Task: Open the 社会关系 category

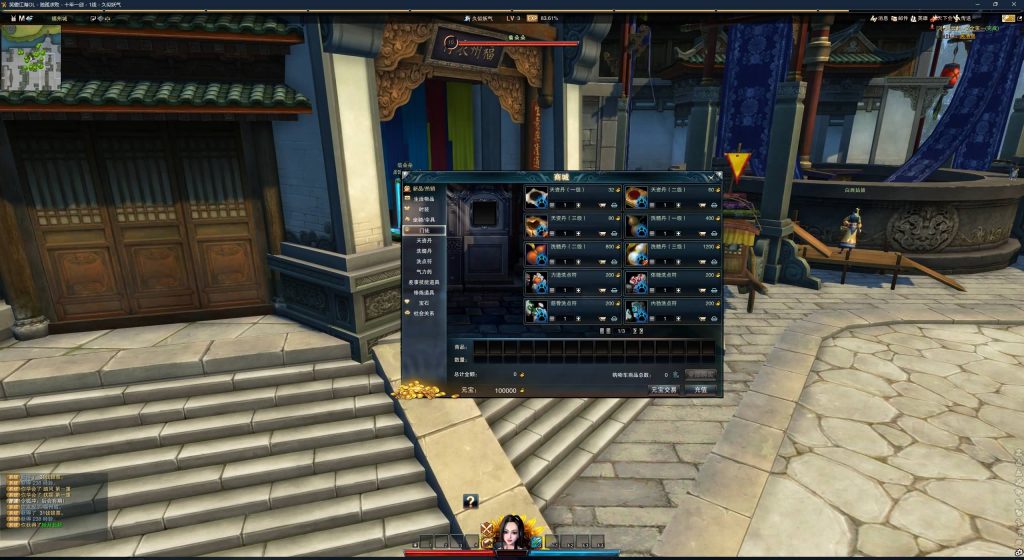Action: point(424,313)
